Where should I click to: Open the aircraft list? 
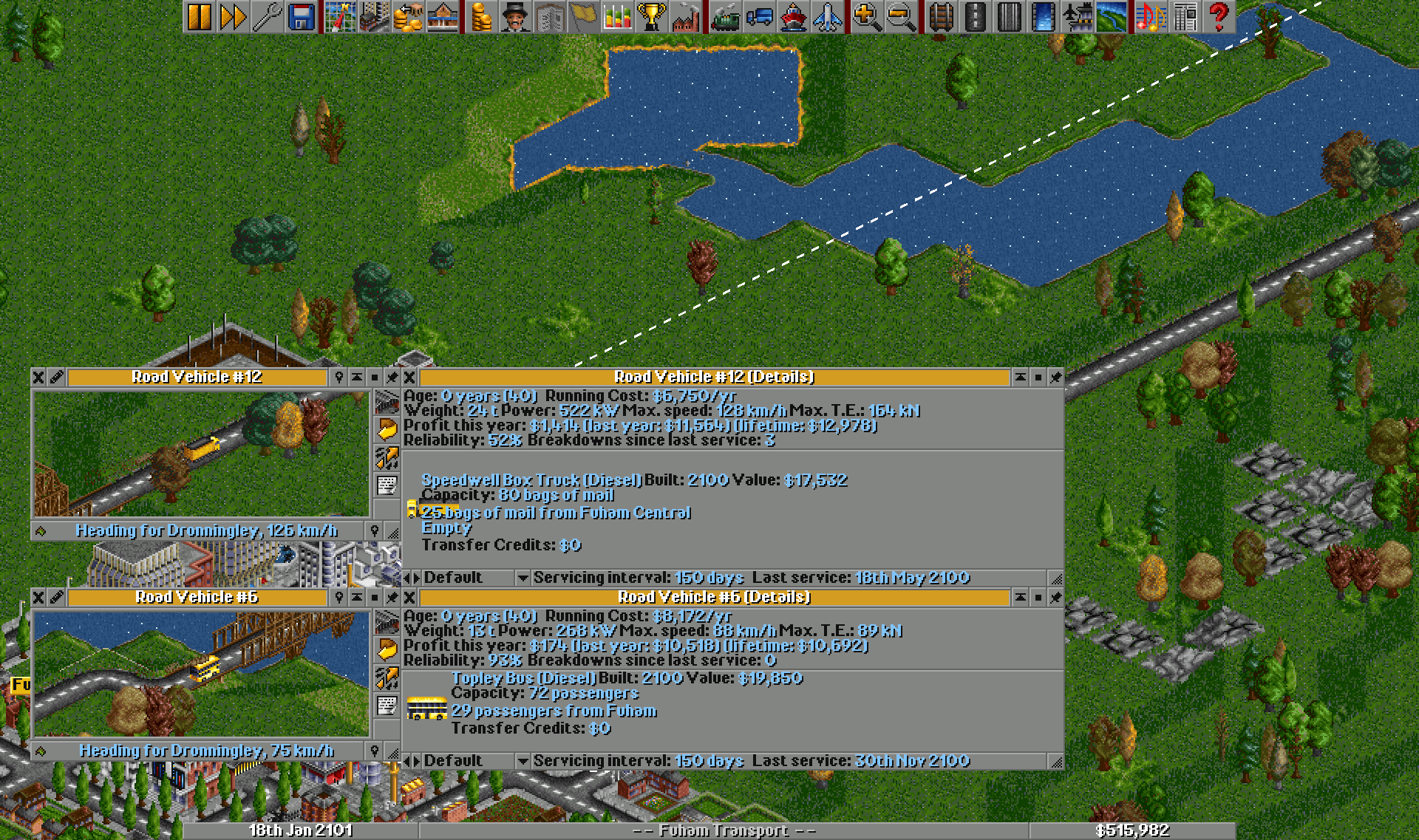(x=826, y=15)
